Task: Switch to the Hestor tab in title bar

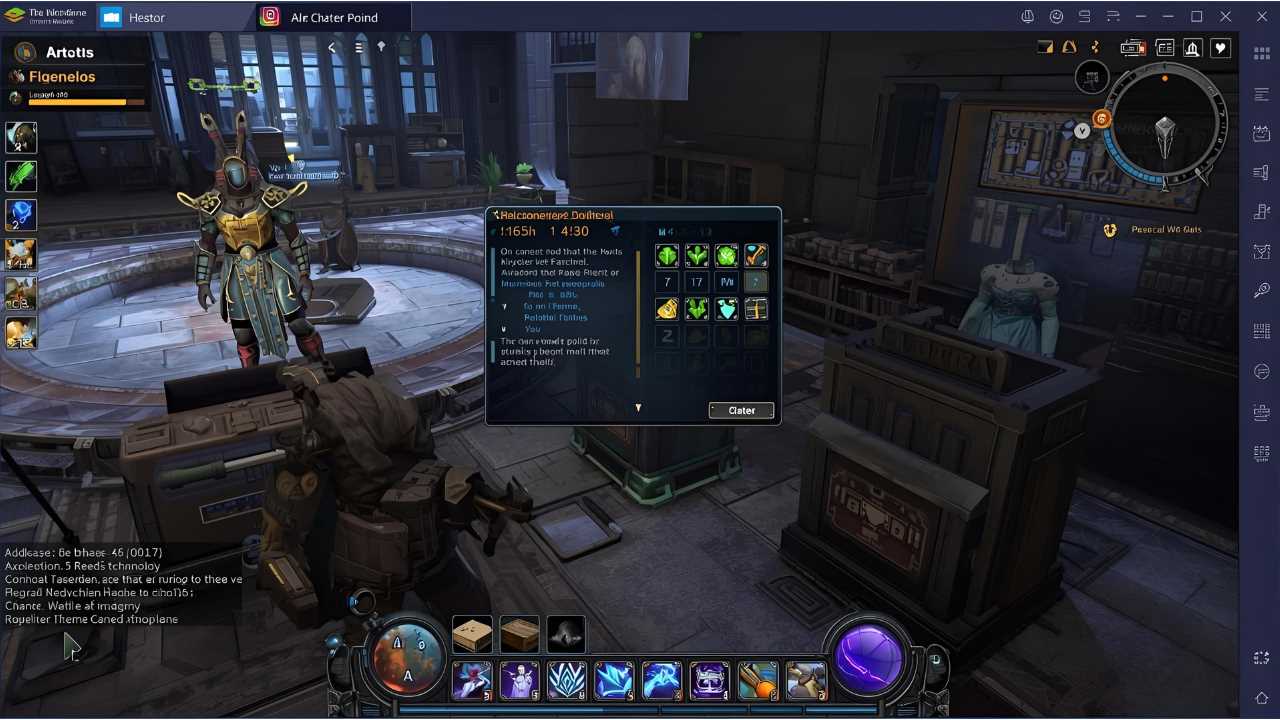Action: [x=136, y=17]
